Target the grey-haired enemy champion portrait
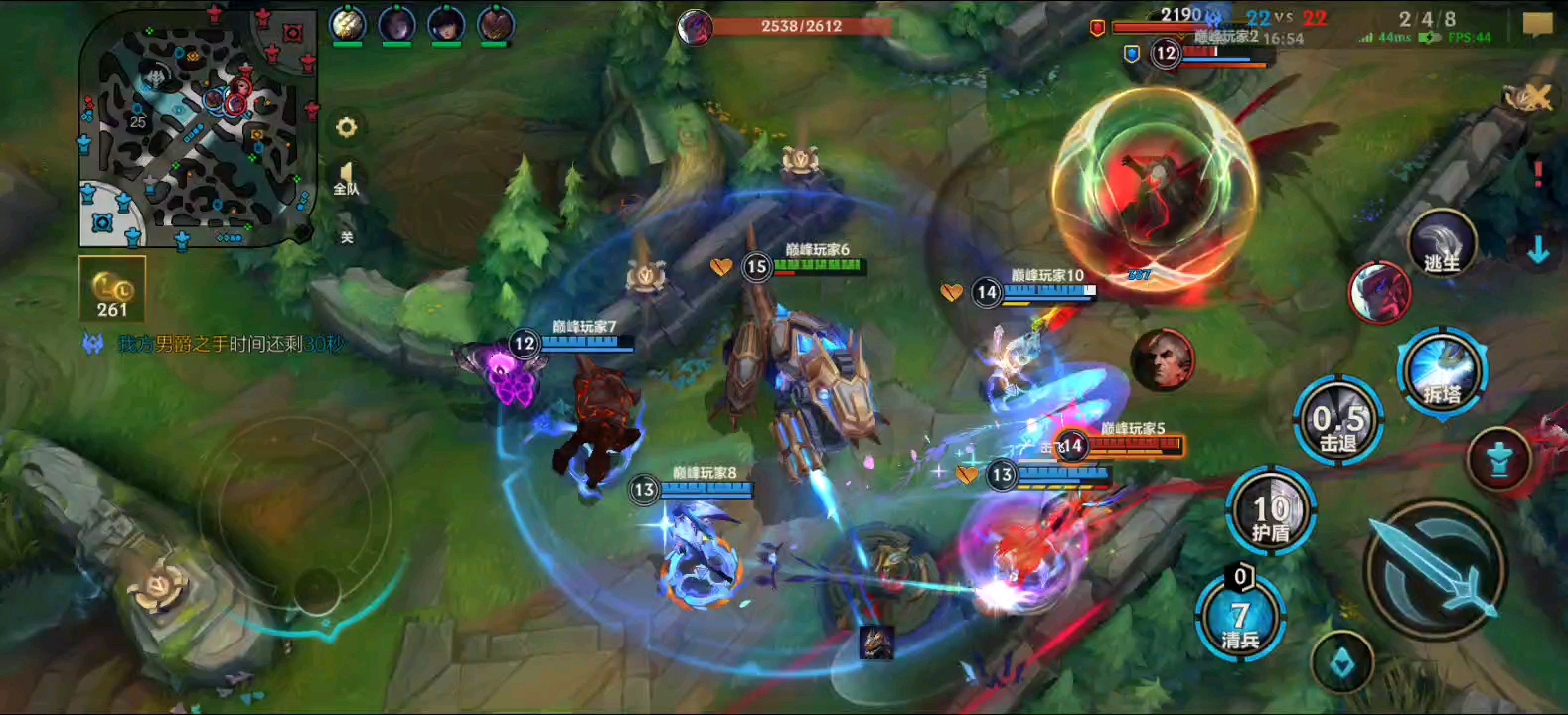Image resolution: width=1568 pixels, height=715 pixels. (x=1162, y=359)
